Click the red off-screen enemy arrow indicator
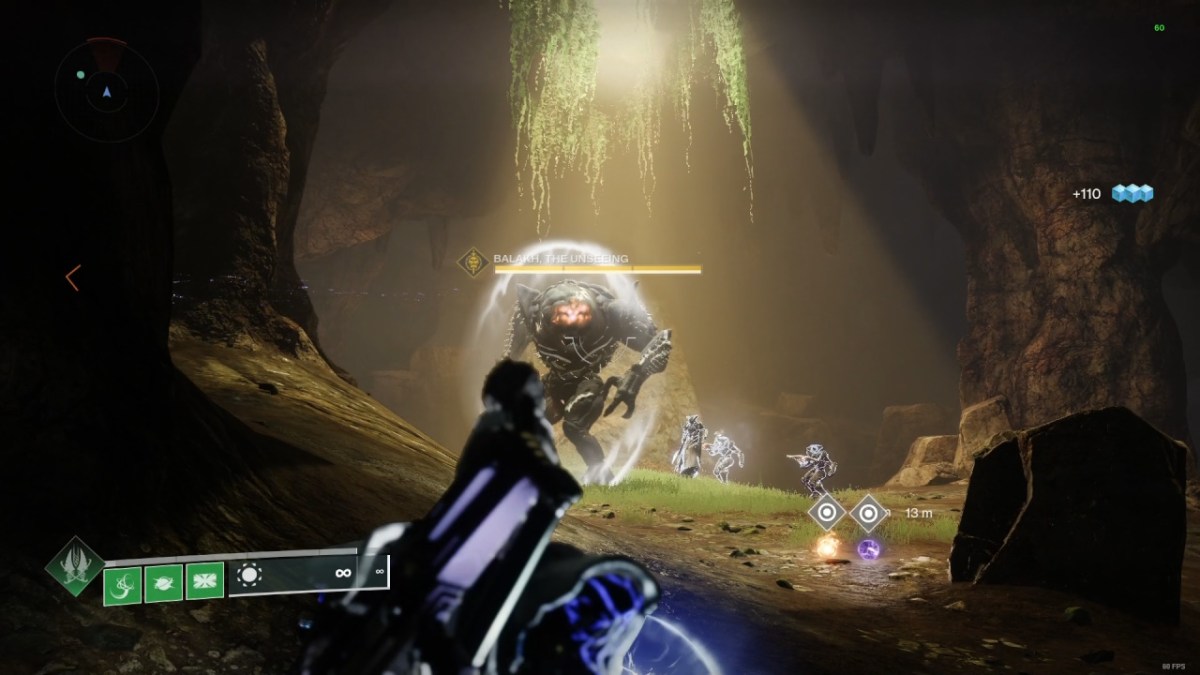The width and height of the screenshot is (1200, 675). coord(72,278)
